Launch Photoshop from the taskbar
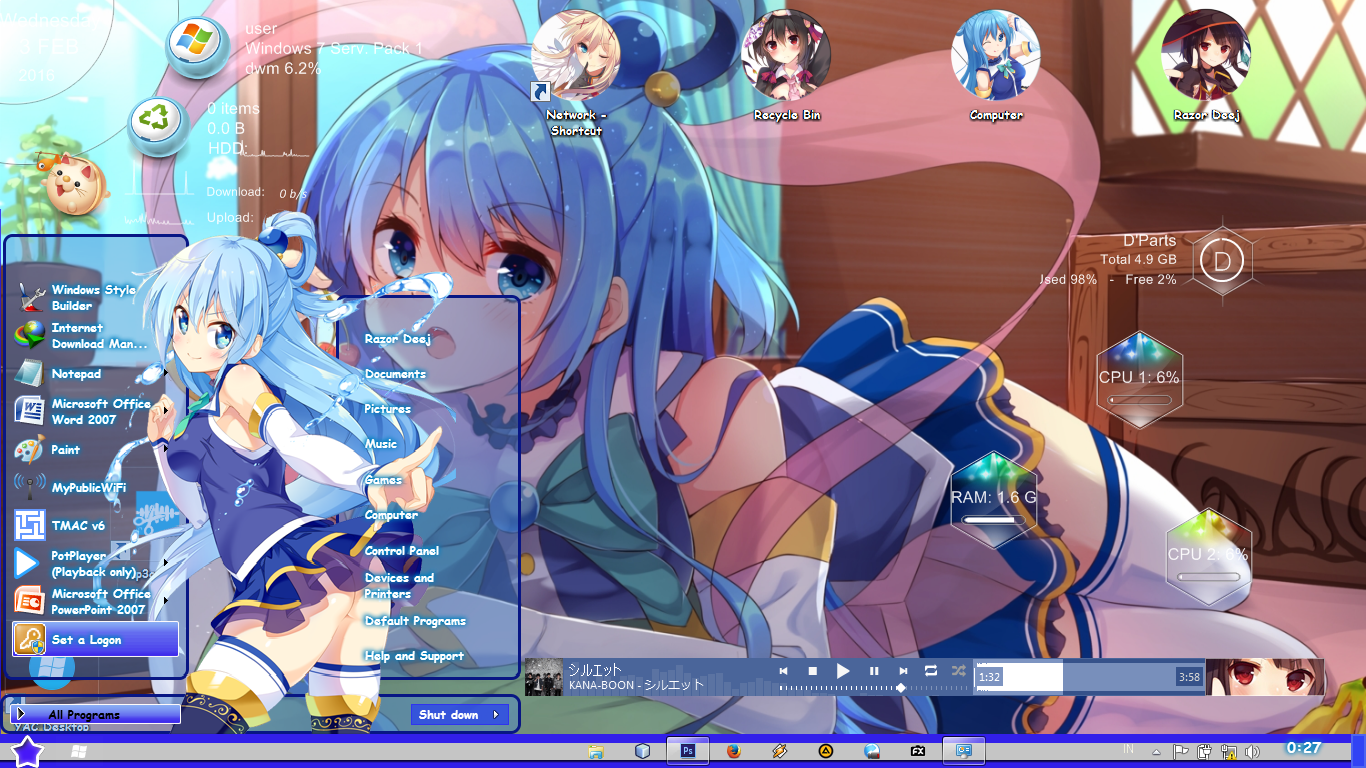Viewport: 1366px width, 768px height. pos(687,748)
